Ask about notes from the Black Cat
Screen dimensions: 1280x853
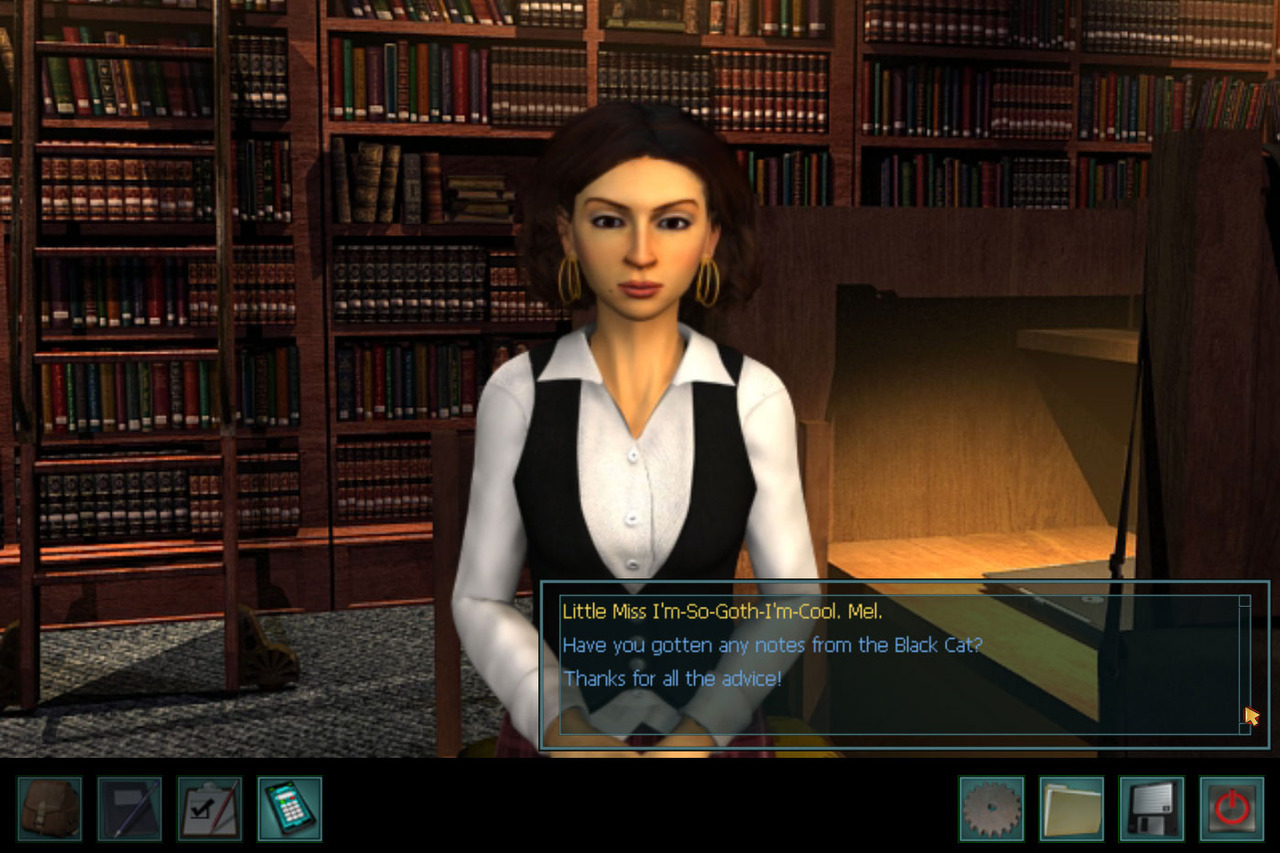click(772, 645)
